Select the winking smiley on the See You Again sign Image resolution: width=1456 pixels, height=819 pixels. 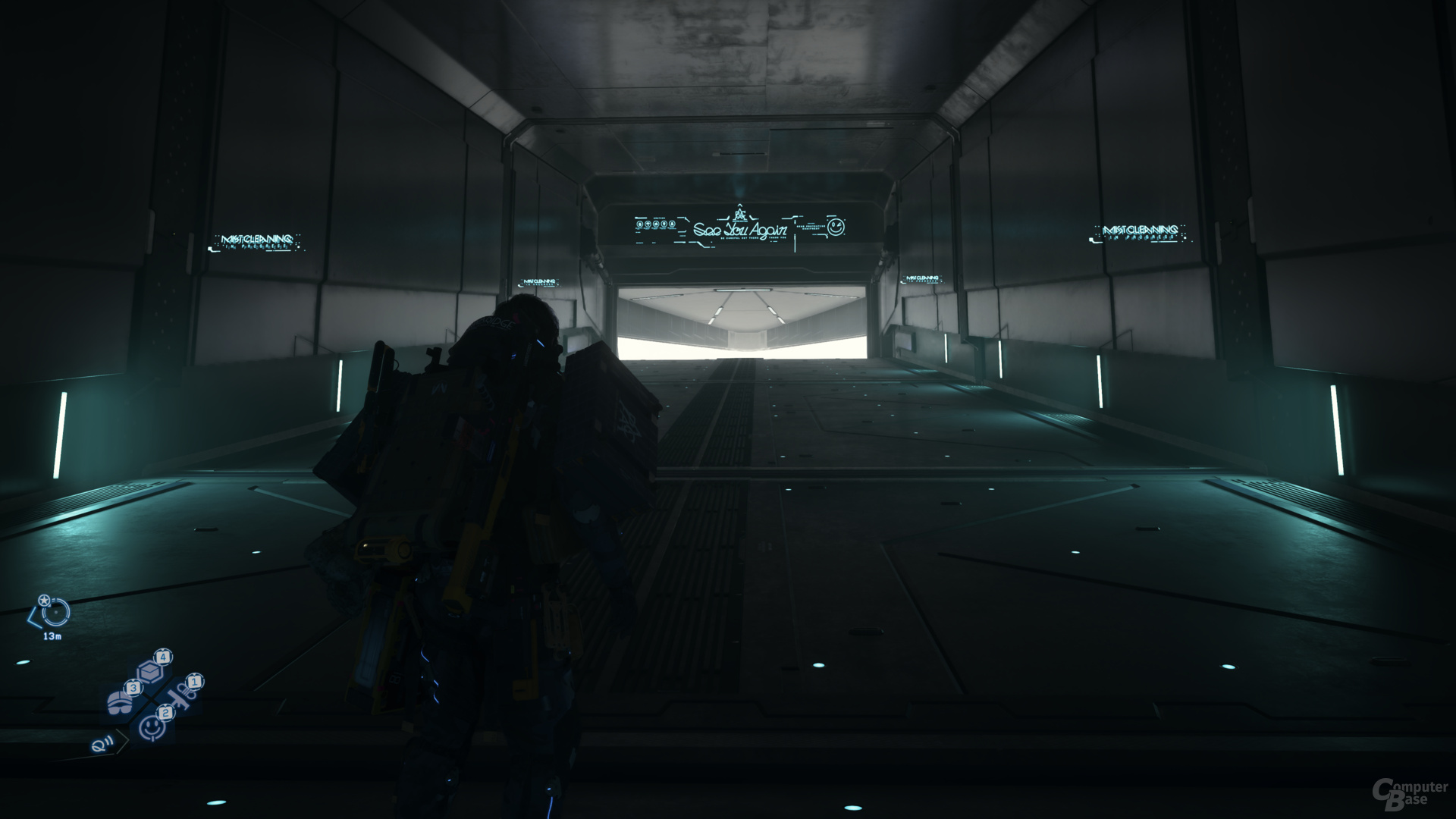pos(837,227)
